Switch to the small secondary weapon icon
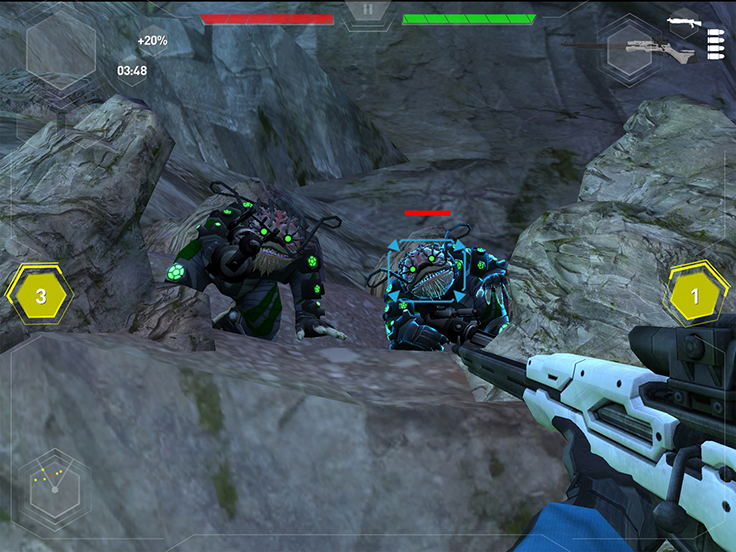Viewport: 736px width, 552px height. tap(683, 21)
